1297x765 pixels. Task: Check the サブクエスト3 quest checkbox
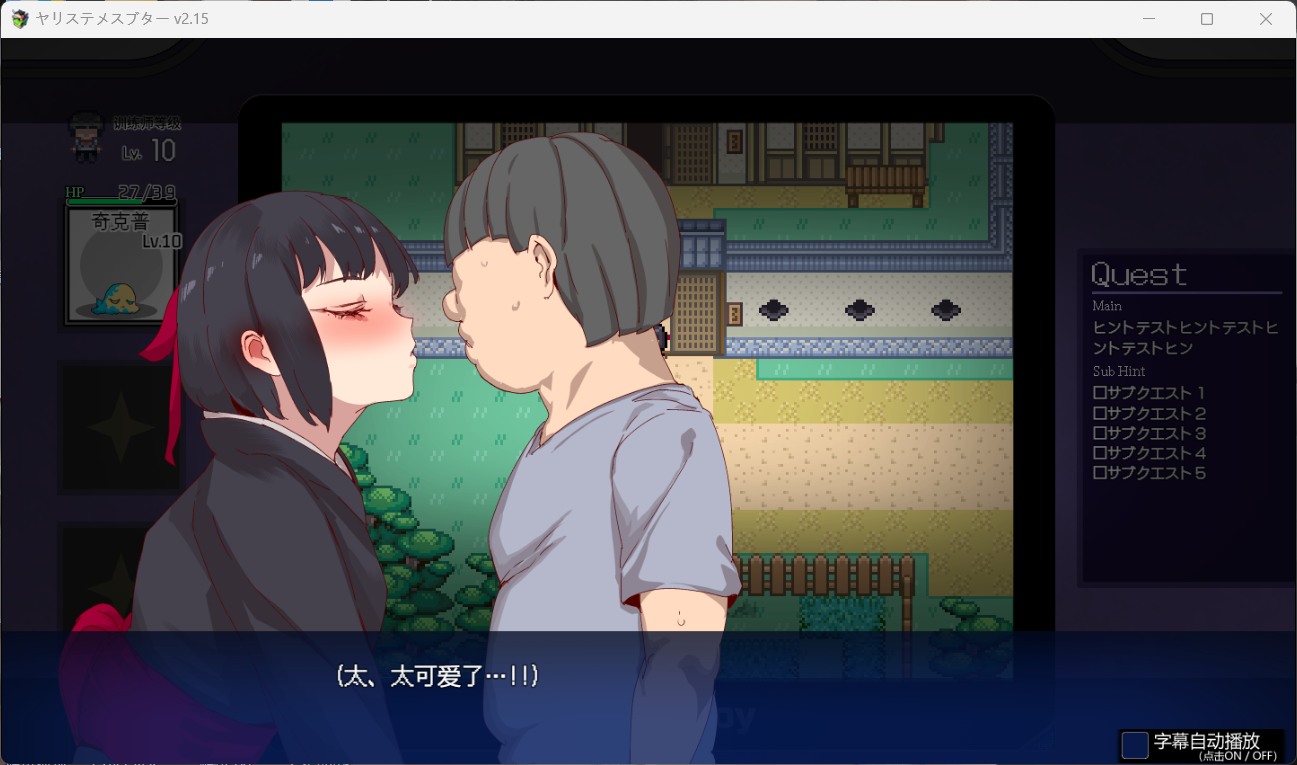pyautogui.click(x=1101, y=433)
